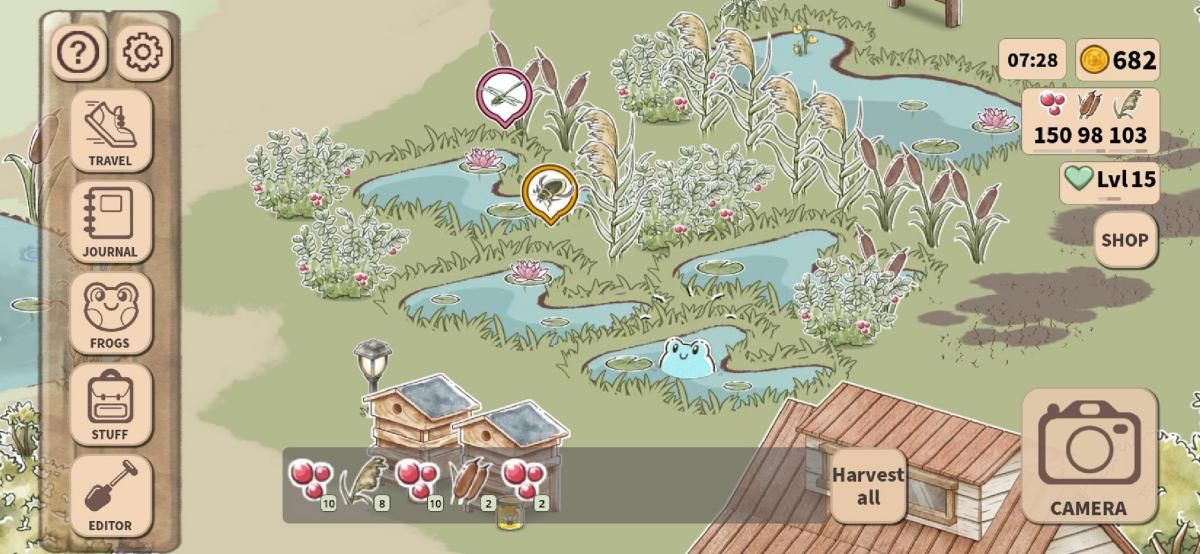The image size is (1200, 554).
Task: Activate the Editor shovel tool
Action: coord(111,496)
